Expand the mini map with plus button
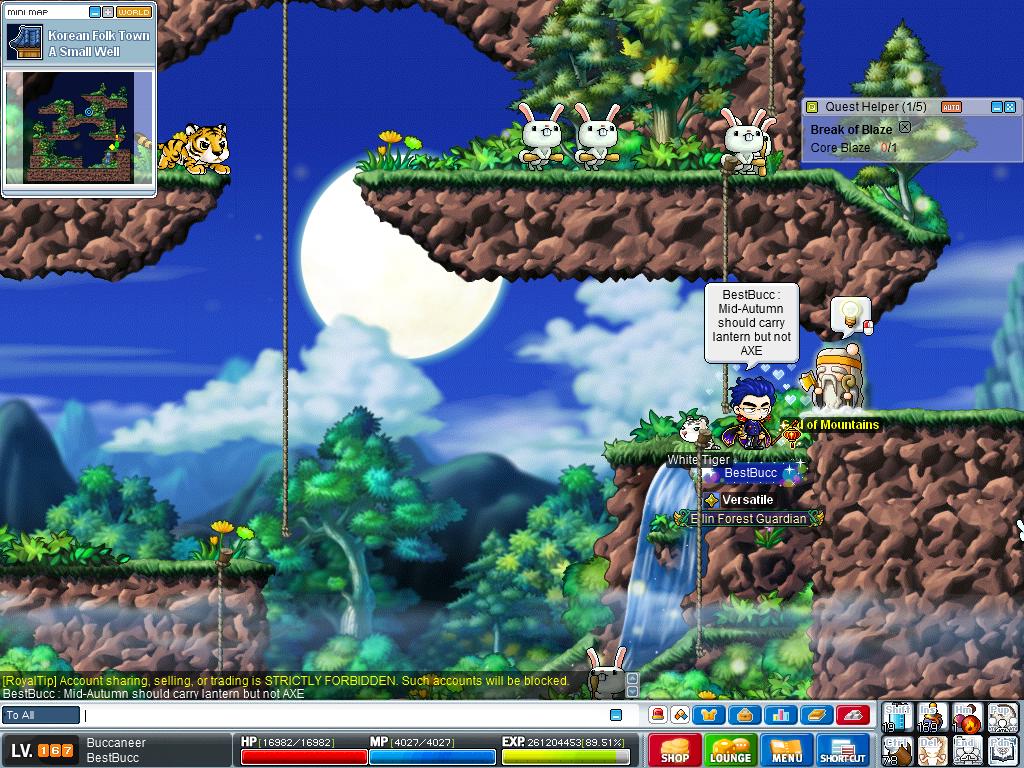 coord(108,12)
